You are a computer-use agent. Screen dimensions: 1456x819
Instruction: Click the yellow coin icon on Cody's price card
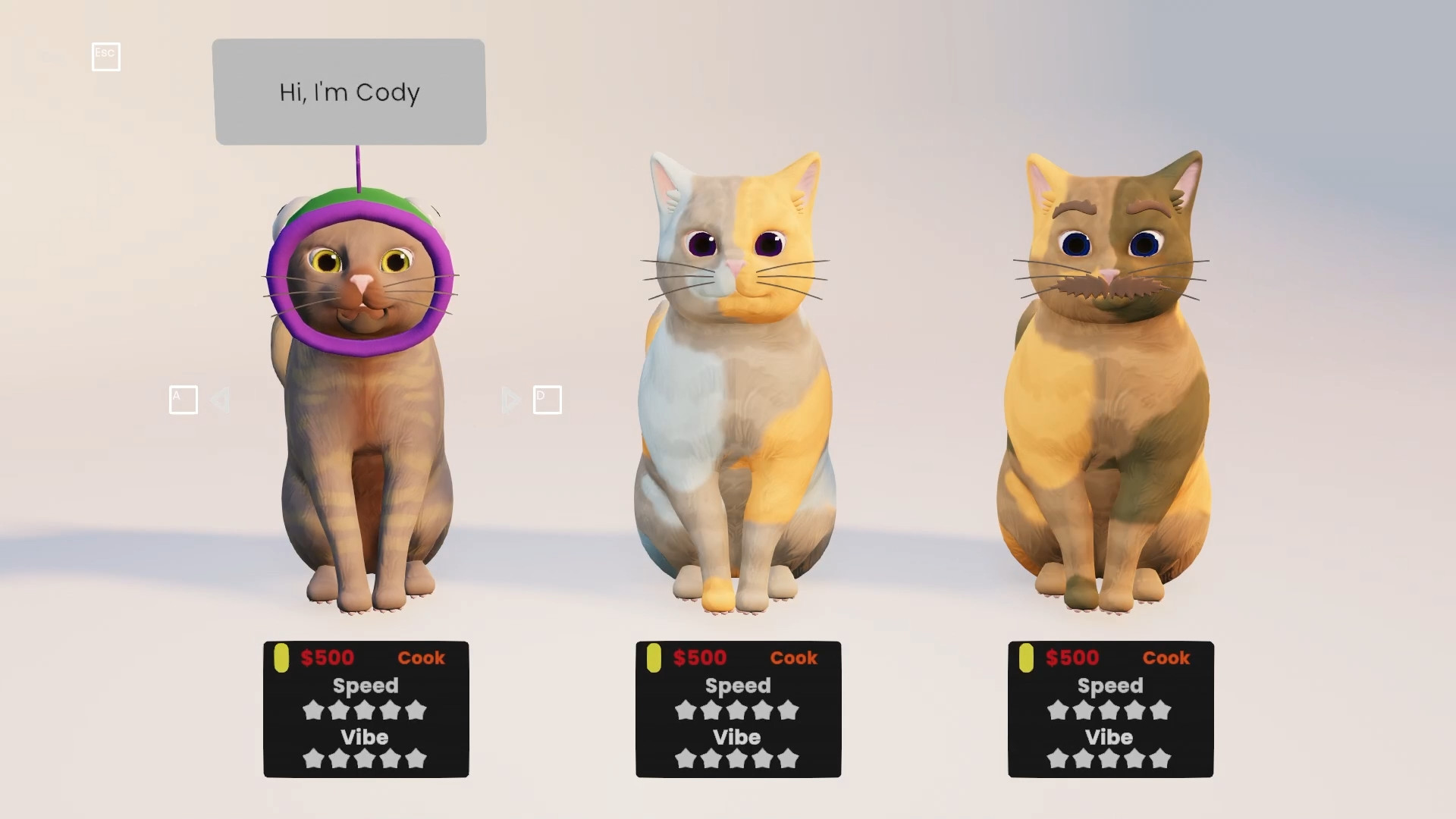(281, 658)
